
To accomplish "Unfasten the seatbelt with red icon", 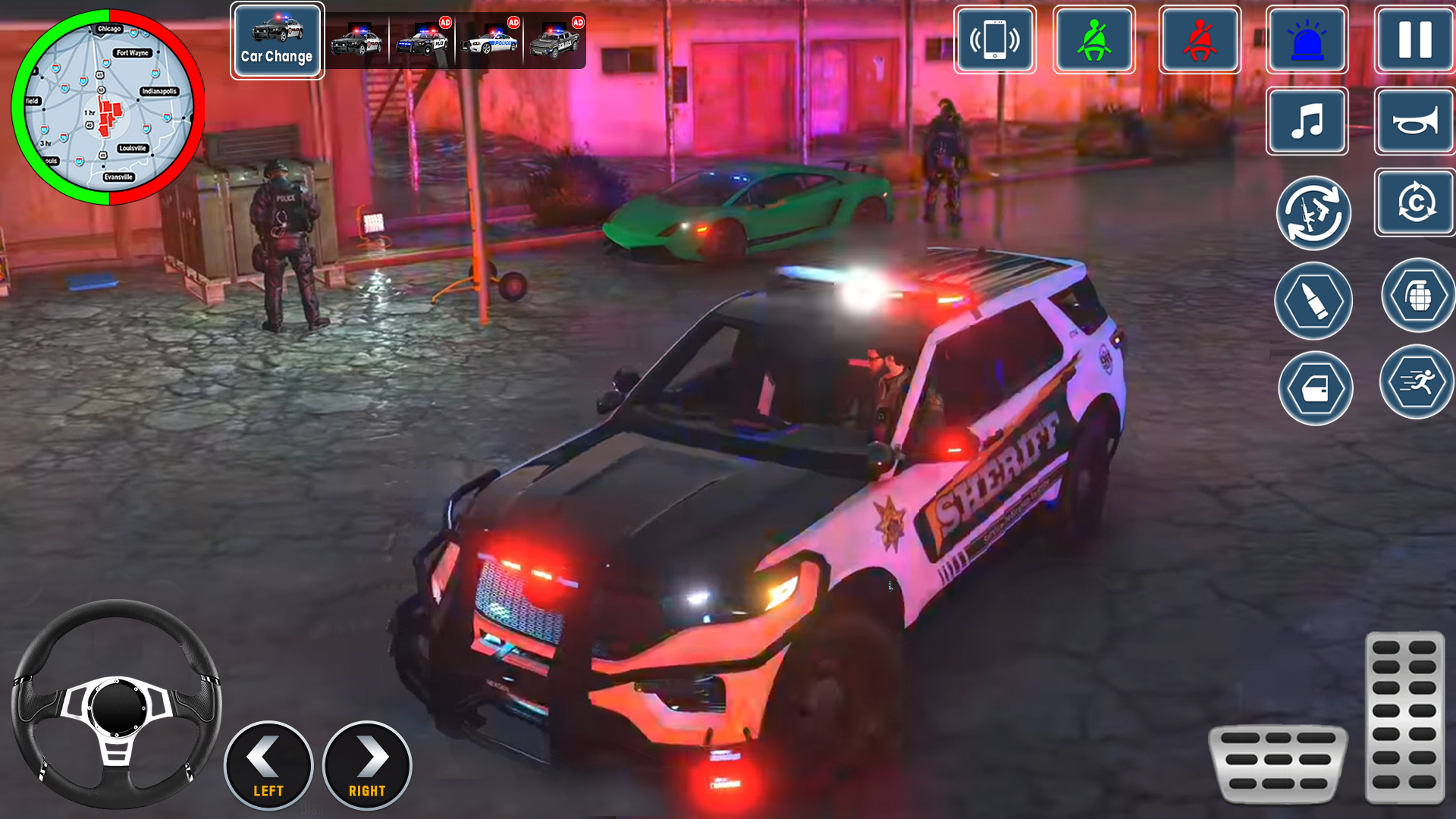I will (1200, 41).
